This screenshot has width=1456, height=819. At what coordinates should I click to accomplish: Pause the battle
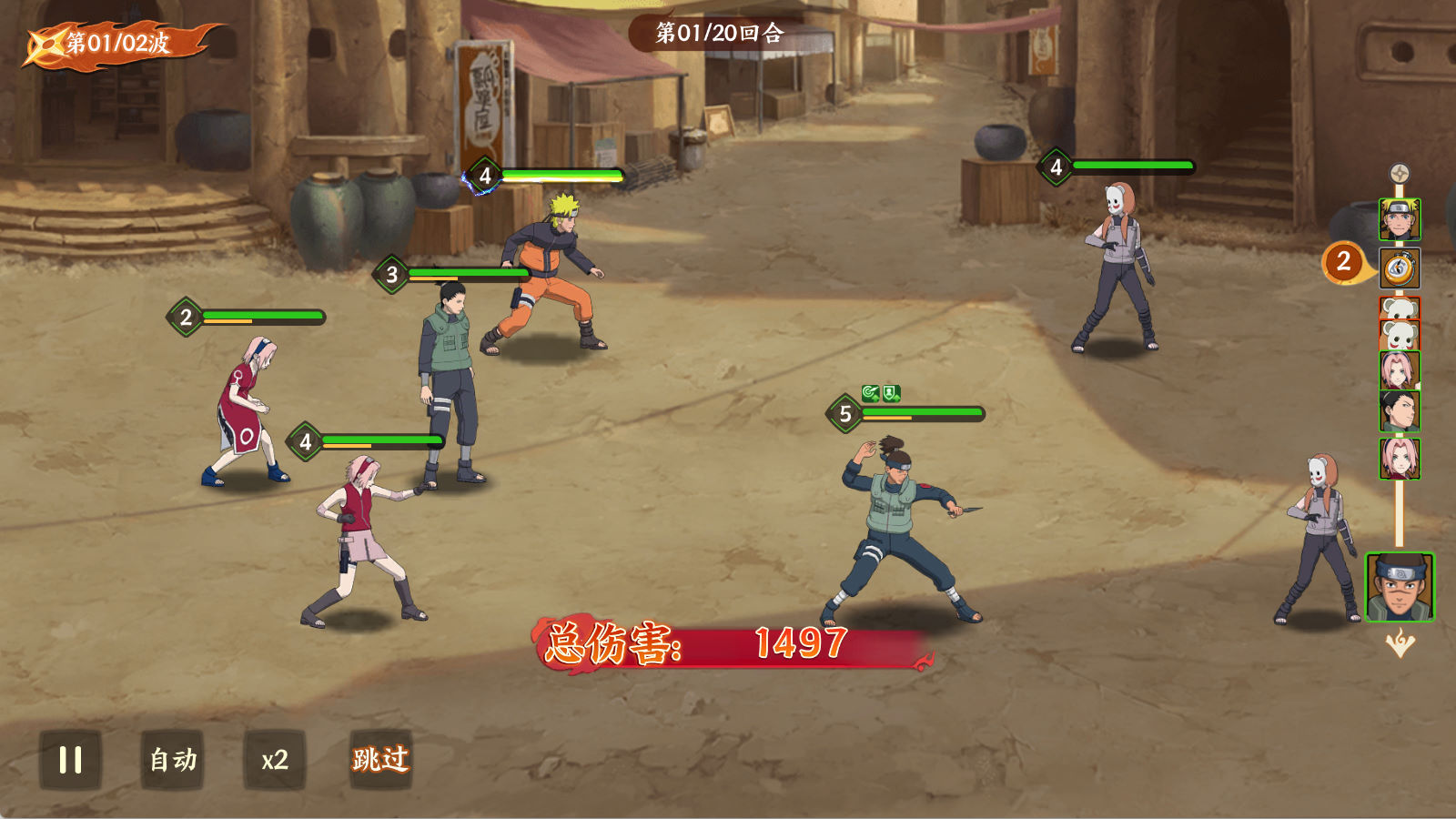70,760
